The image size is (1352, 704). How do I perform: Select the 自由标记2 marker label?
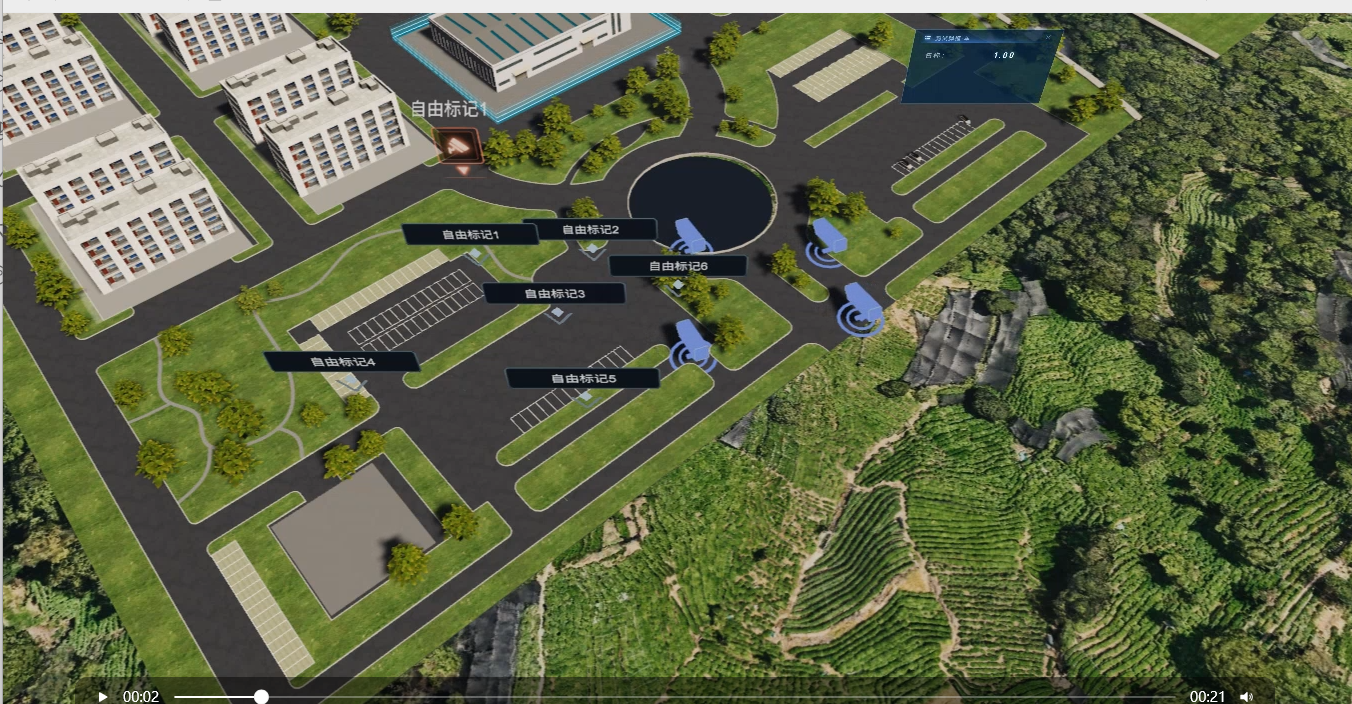(x=590, y=229)
